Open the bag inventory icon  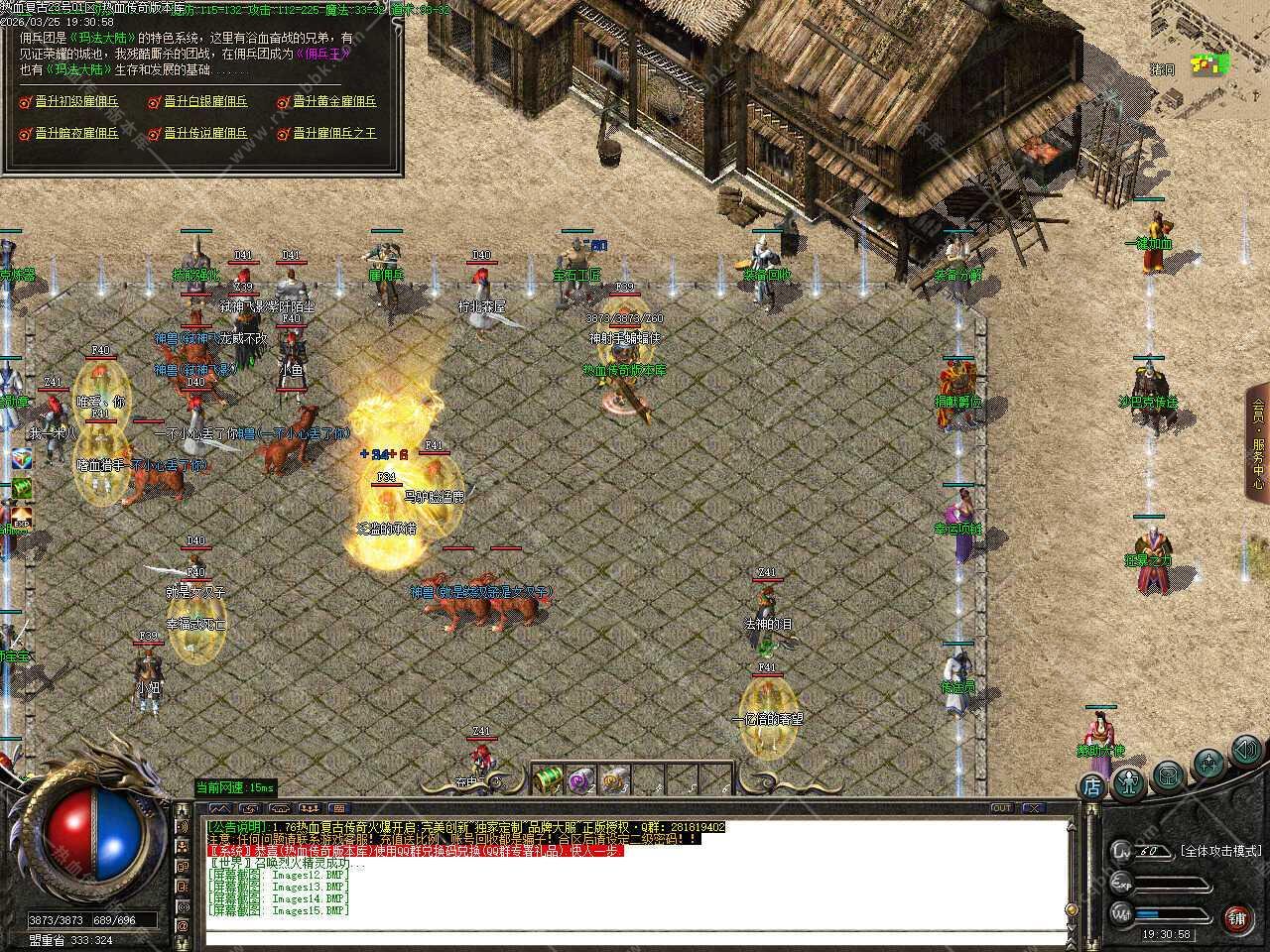tap(1168, 774)
